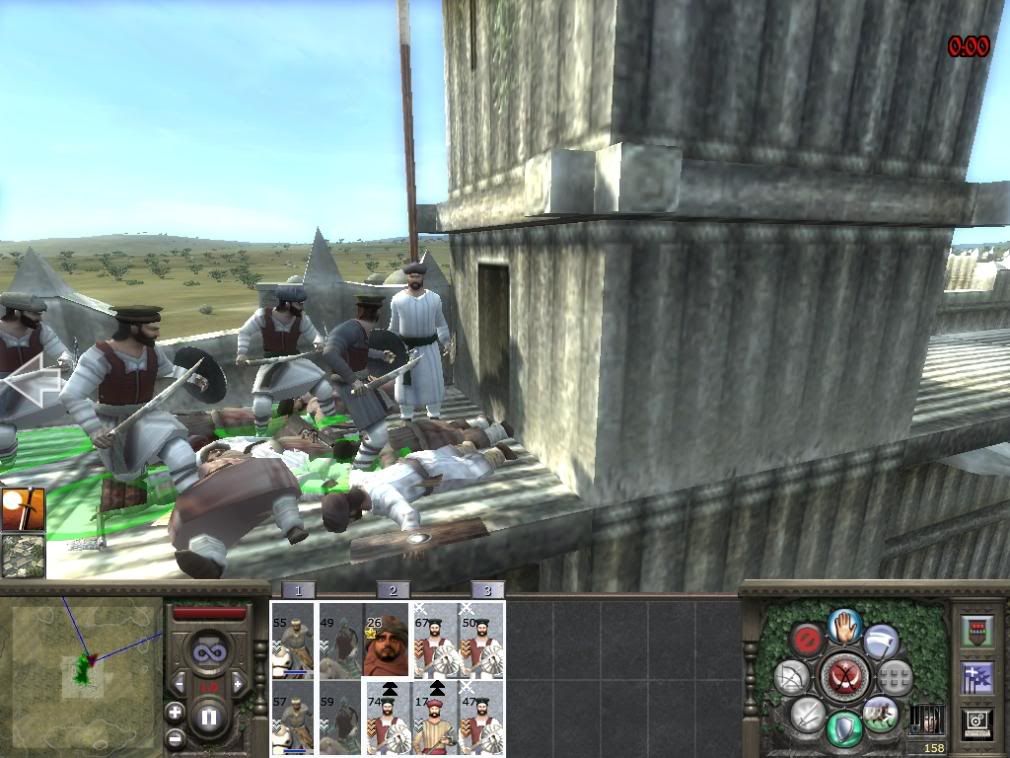The width and height of the screenshot is (1010, 758).
Task: Pause the battle
Action: pos(211,718)
